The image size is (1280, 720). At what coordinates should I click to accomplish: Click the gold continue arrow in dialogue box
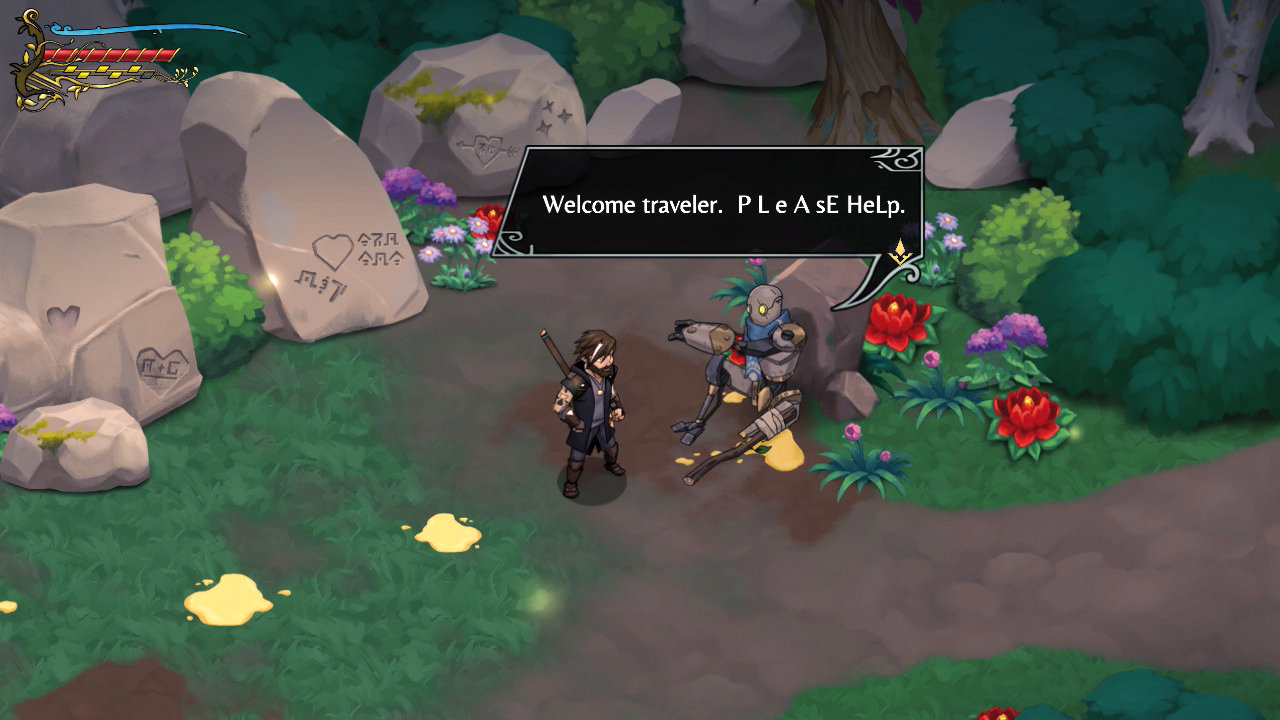900,252
